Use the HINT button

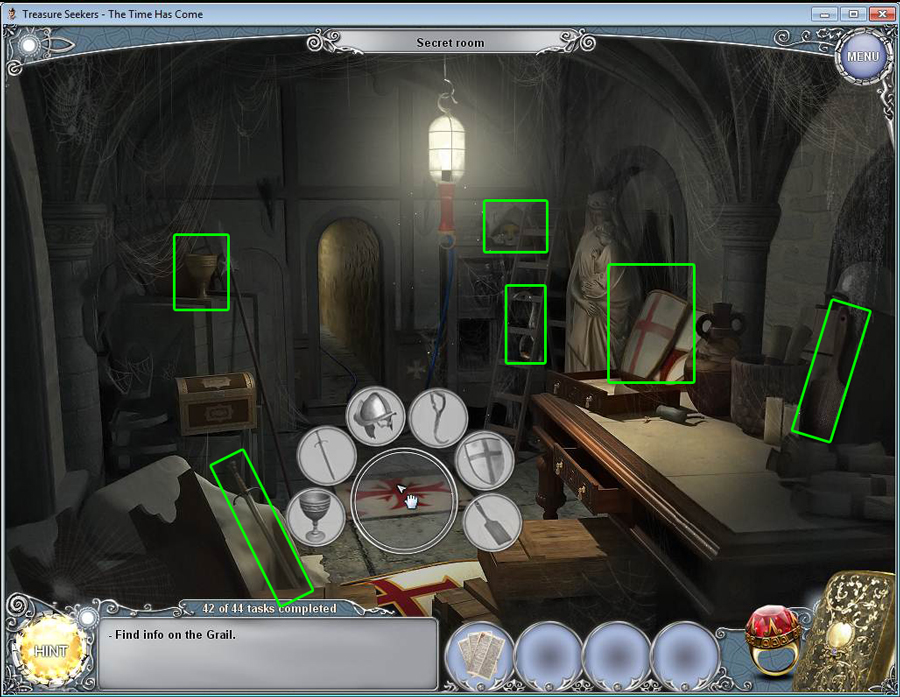pyautogui.click(x=50, y=650)
